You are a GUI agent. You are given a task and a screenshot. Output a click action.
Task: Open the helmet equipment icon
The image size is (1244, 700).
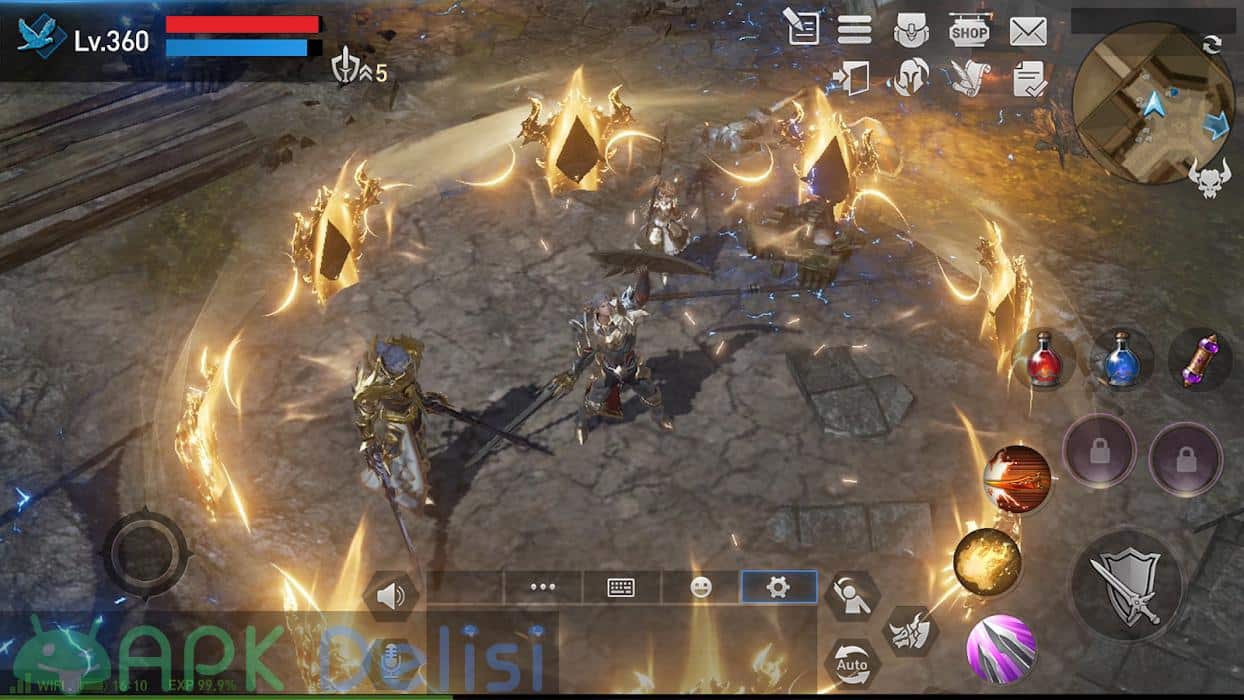911,77
